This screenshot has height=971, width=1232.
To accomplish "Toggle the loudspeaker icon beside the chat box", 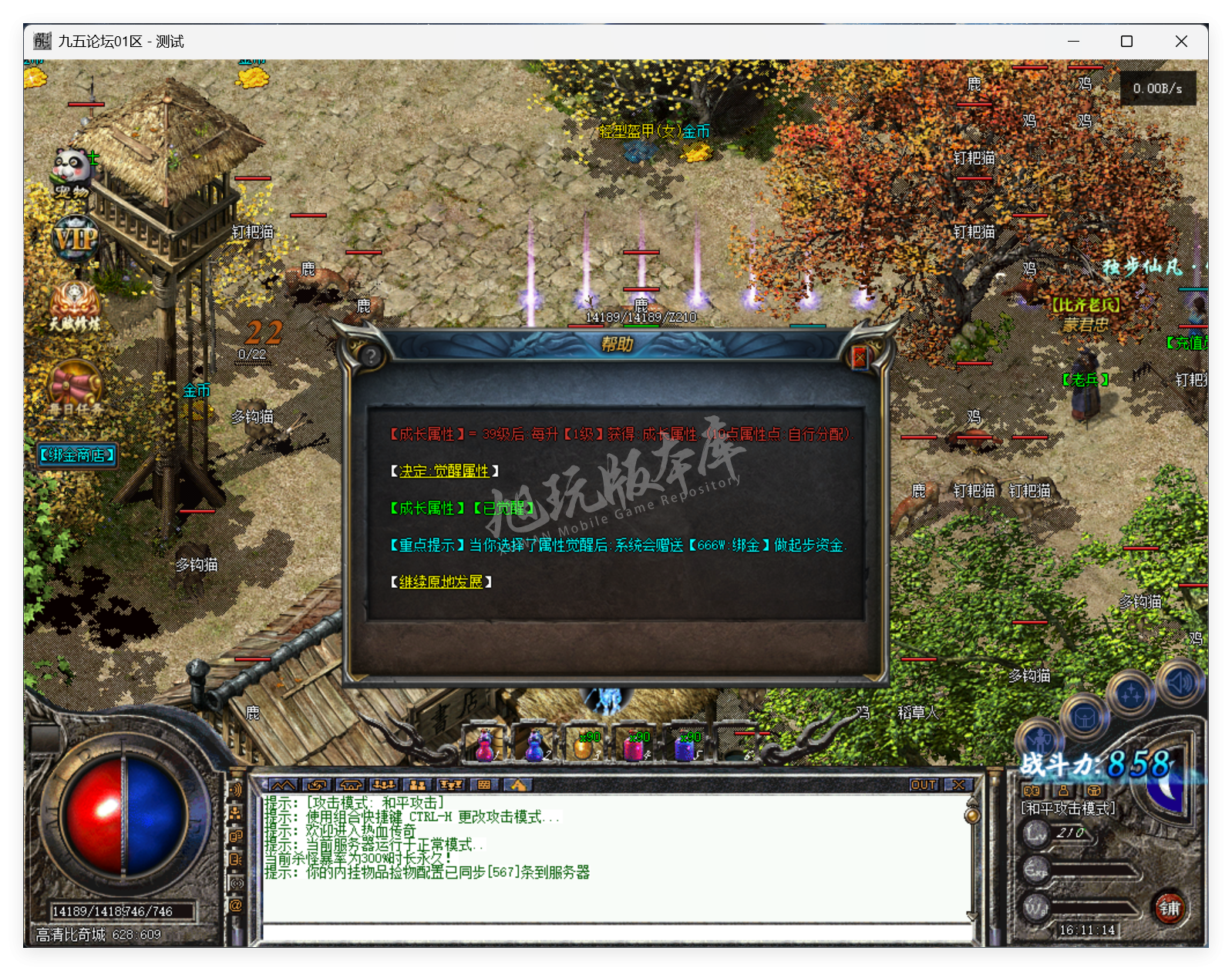I will coord(235,788).
